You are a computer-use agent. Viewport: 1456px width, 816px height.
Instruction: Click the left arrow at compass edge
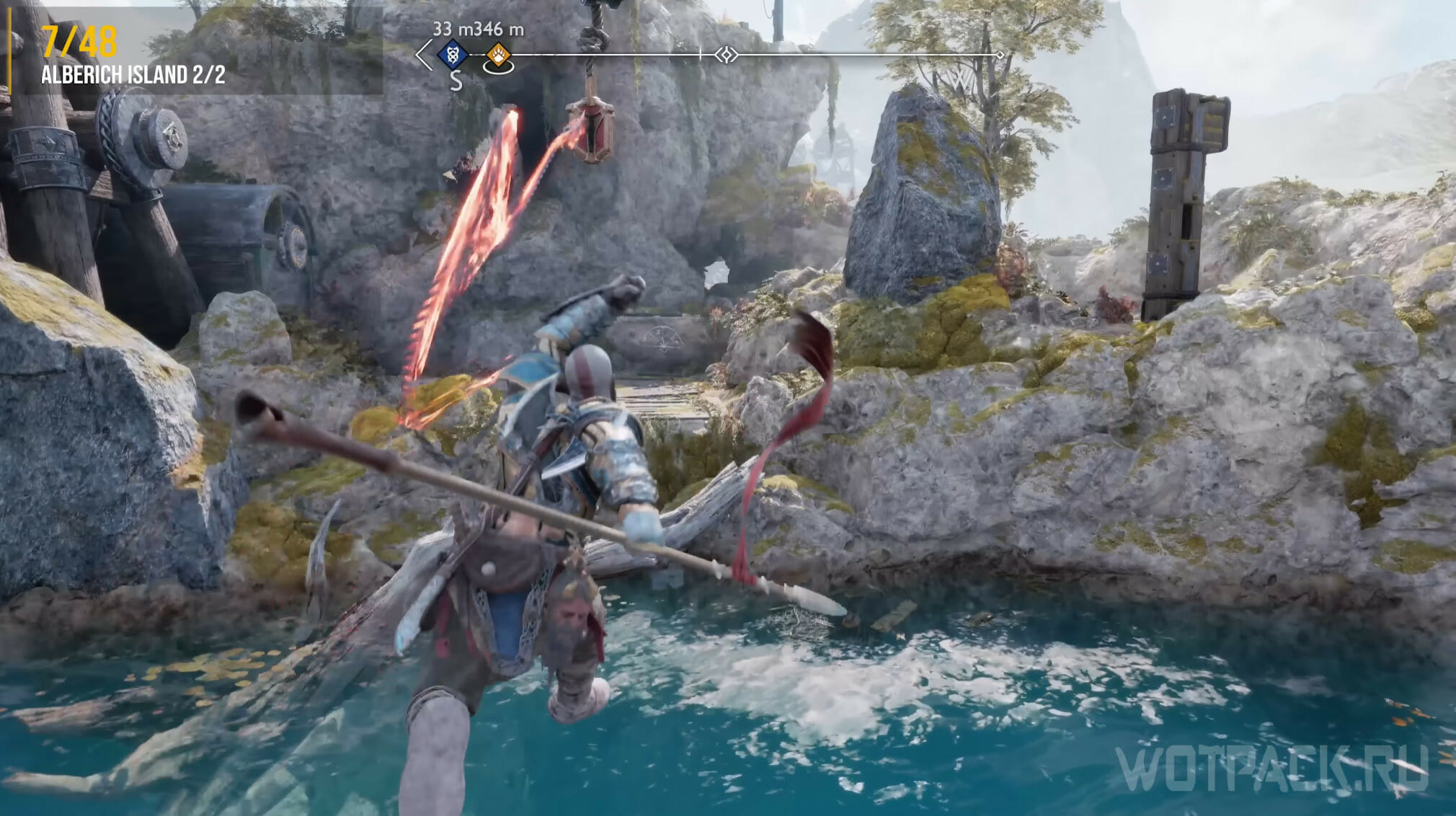[424, 55]
